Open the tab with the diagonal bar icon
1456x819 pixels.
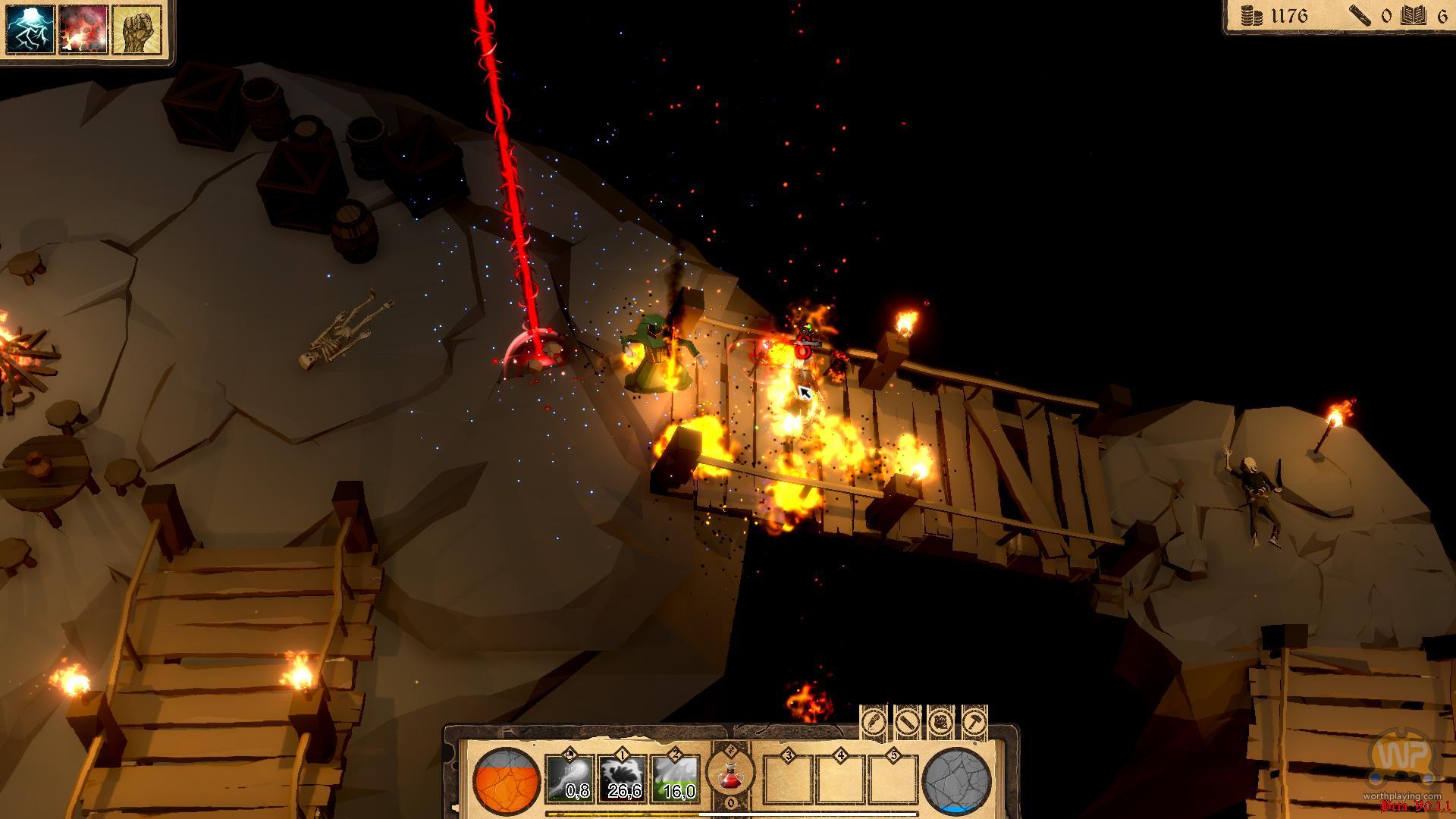[x=907, y=720]
